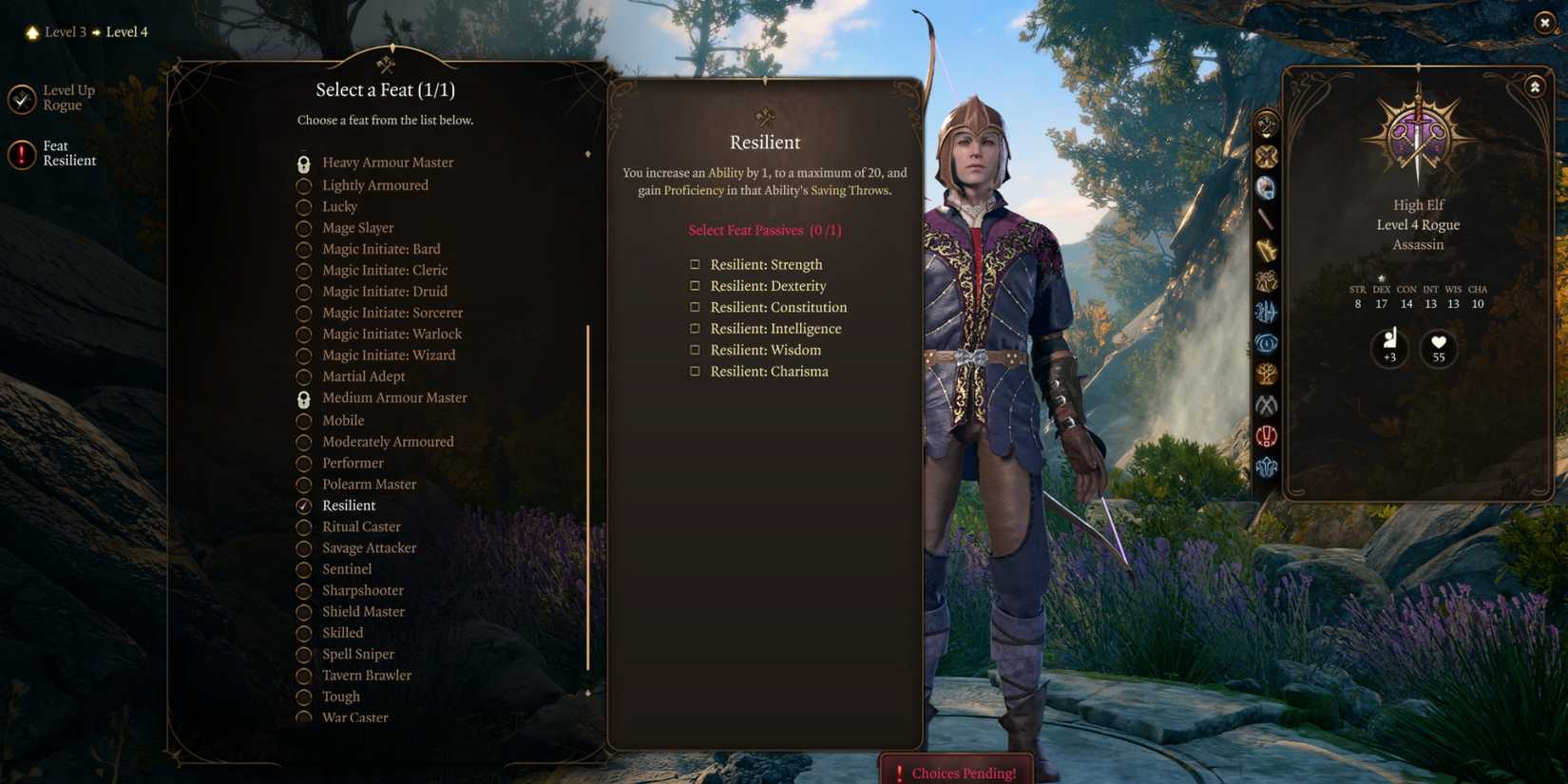Click the red exclamation icon beside Feat Resilient

click(21, 153)
